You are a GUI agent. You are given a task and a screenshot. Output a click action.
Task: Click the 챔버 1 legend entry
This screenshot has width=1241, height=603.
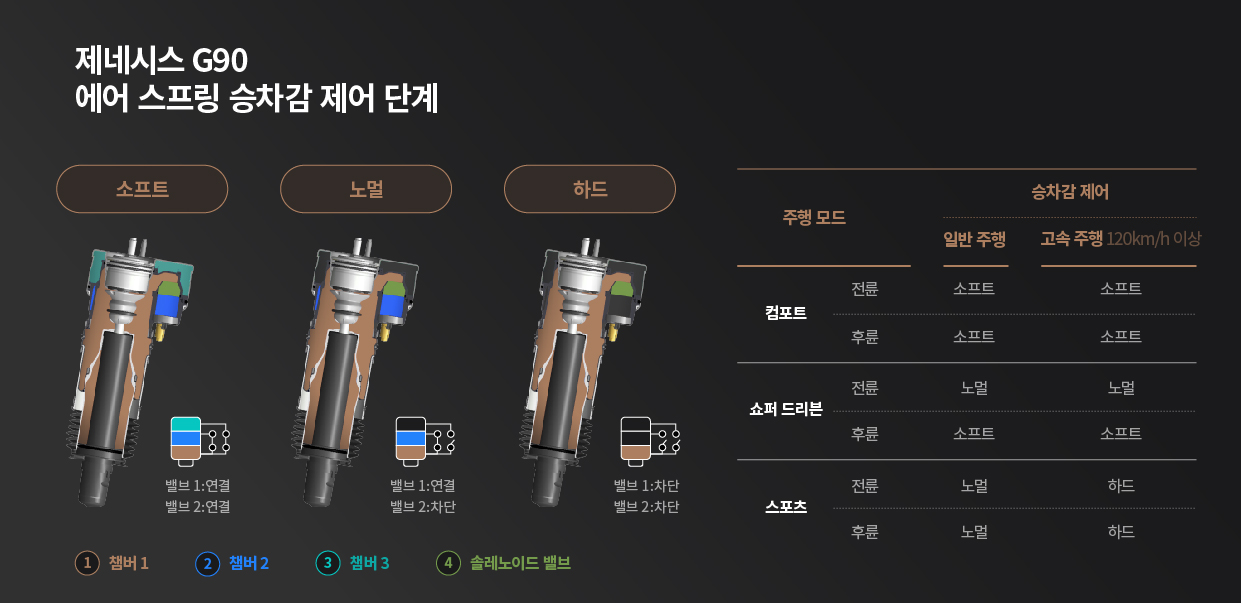coord(112,563)
